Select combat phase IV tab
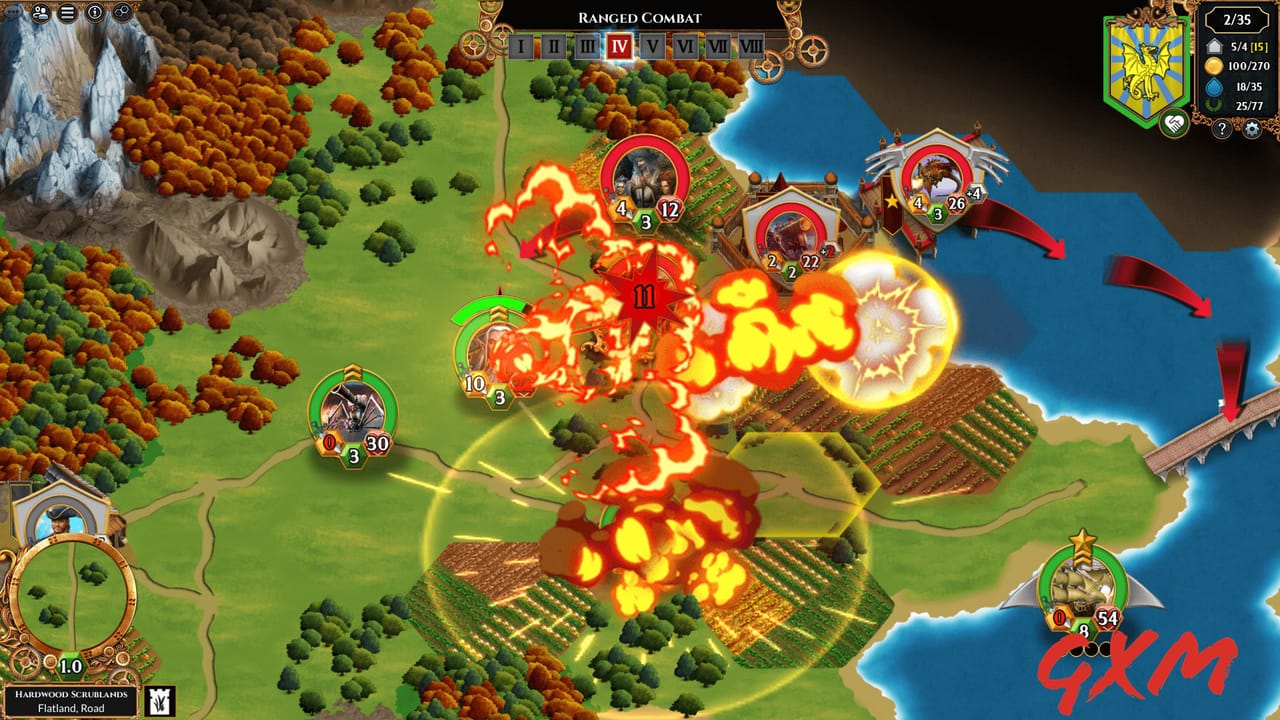This screenshot has height=720, width=1280. [619, 45]
